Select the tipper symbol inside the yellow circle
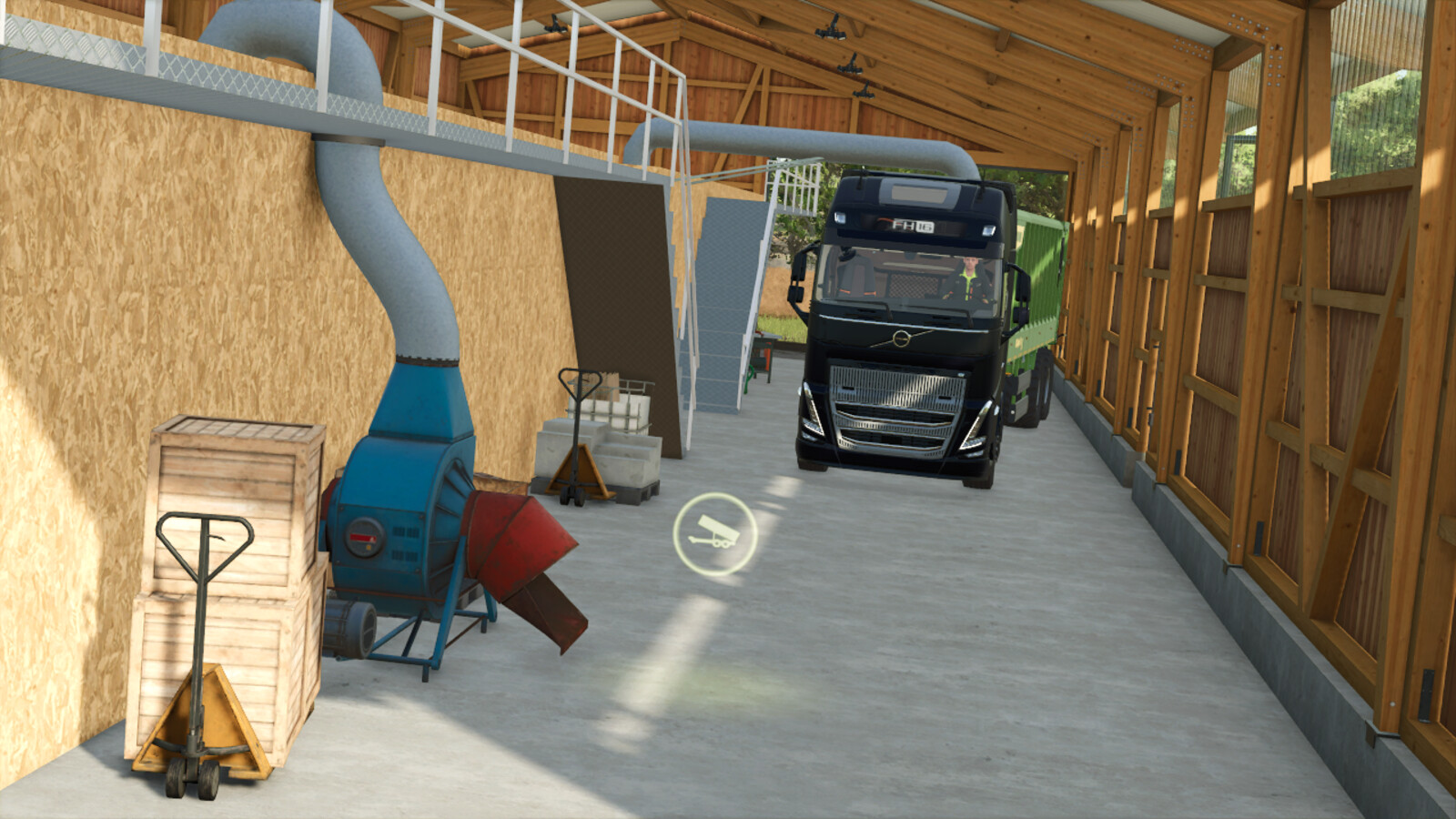 tap(715, 531)
